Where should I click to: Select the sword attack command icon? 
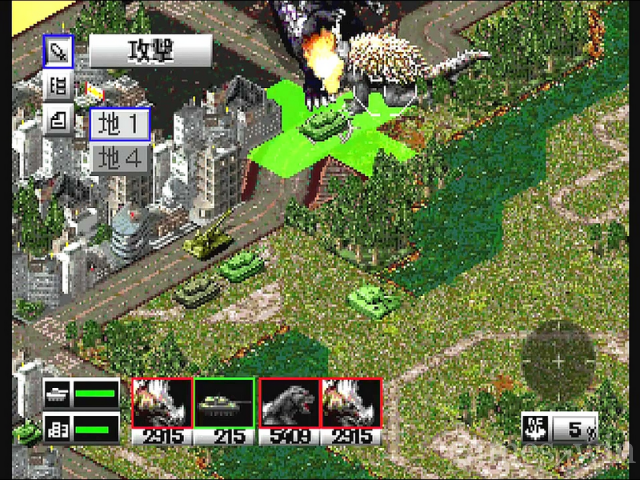59,51
